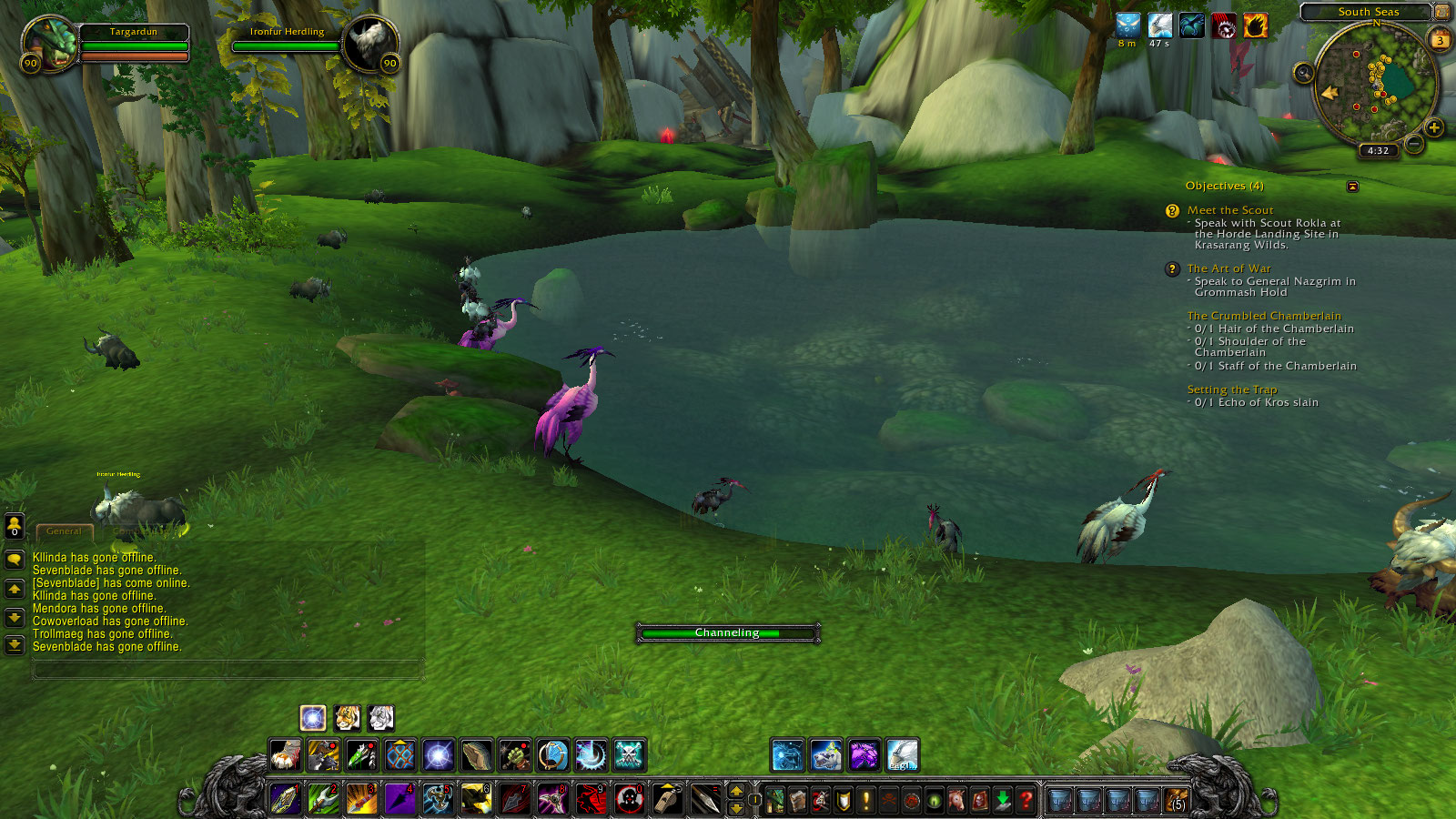
Task: Select the orange tiger pet ability
Action: [x=347, y=718]
